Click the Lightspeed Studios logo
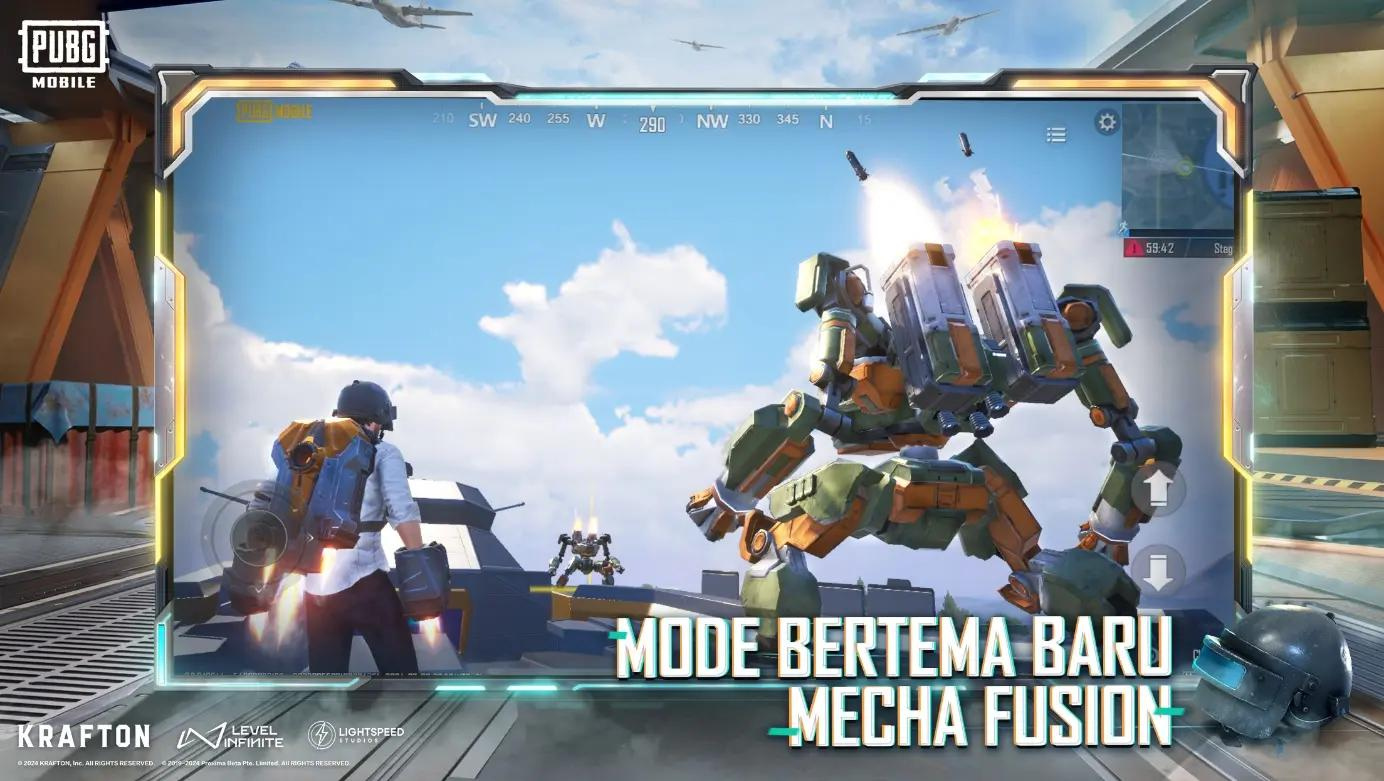 pyautogui.click(x=356, y=734)
